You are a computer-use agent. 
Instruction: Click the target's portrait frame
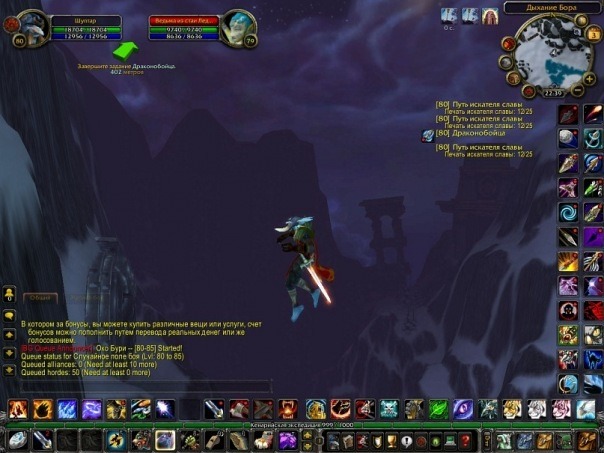click(x=238, y=26)
